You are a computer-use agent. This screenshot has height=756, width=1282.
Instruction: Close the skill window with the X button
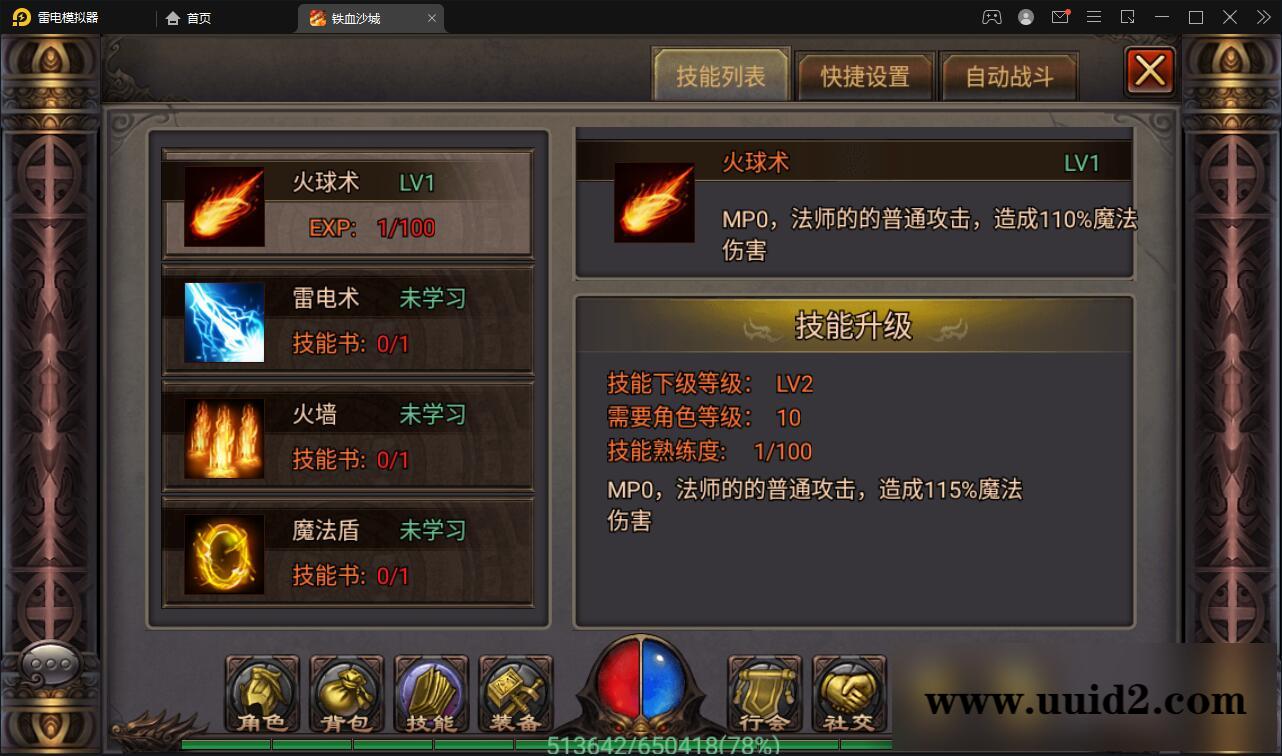point(1148,70)
